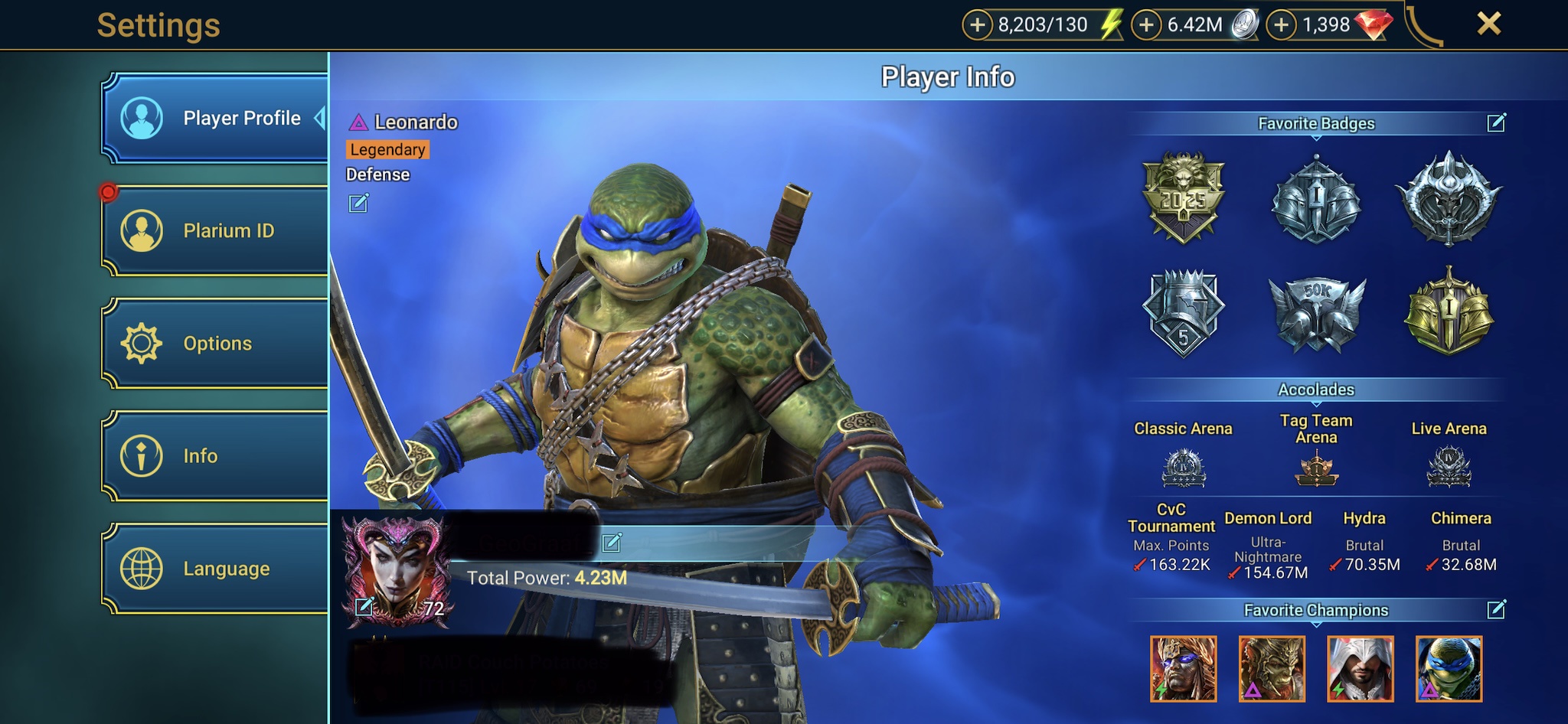Open the Options settings

click(214, 343)
